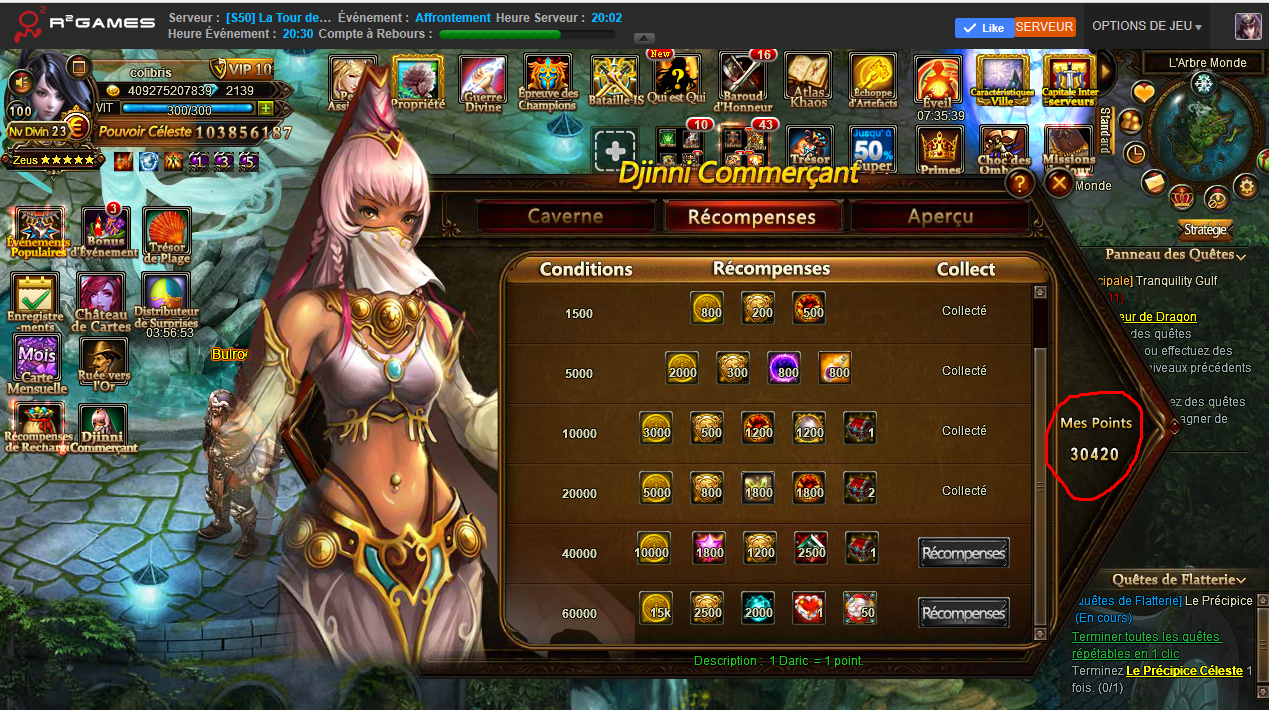Open the Guerre Divine icon

tap(483, 82)
